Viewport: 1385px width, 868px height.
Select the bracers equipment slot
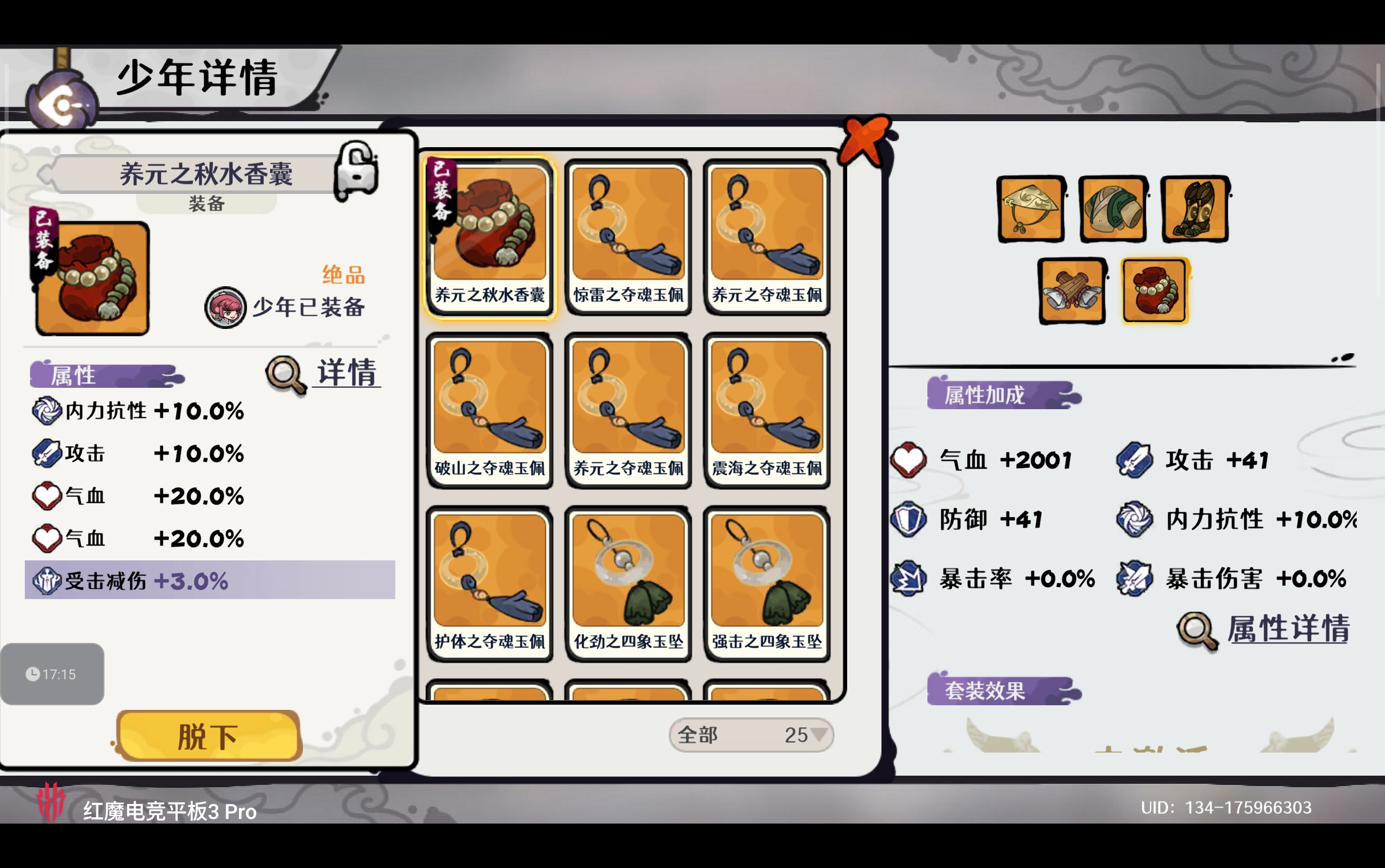pyautogui.click(x=1072, y=291)
